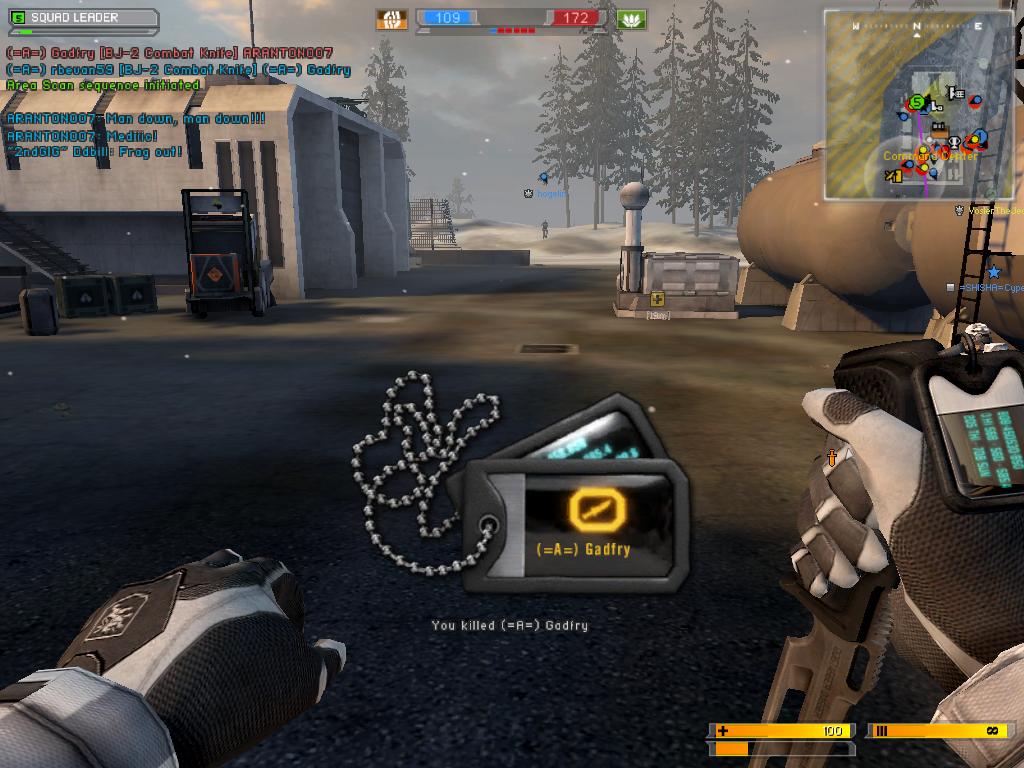Click the ammo icon beside the infinity symbol
Viewport: 1024px width, 768px height.
coord(881,731)
